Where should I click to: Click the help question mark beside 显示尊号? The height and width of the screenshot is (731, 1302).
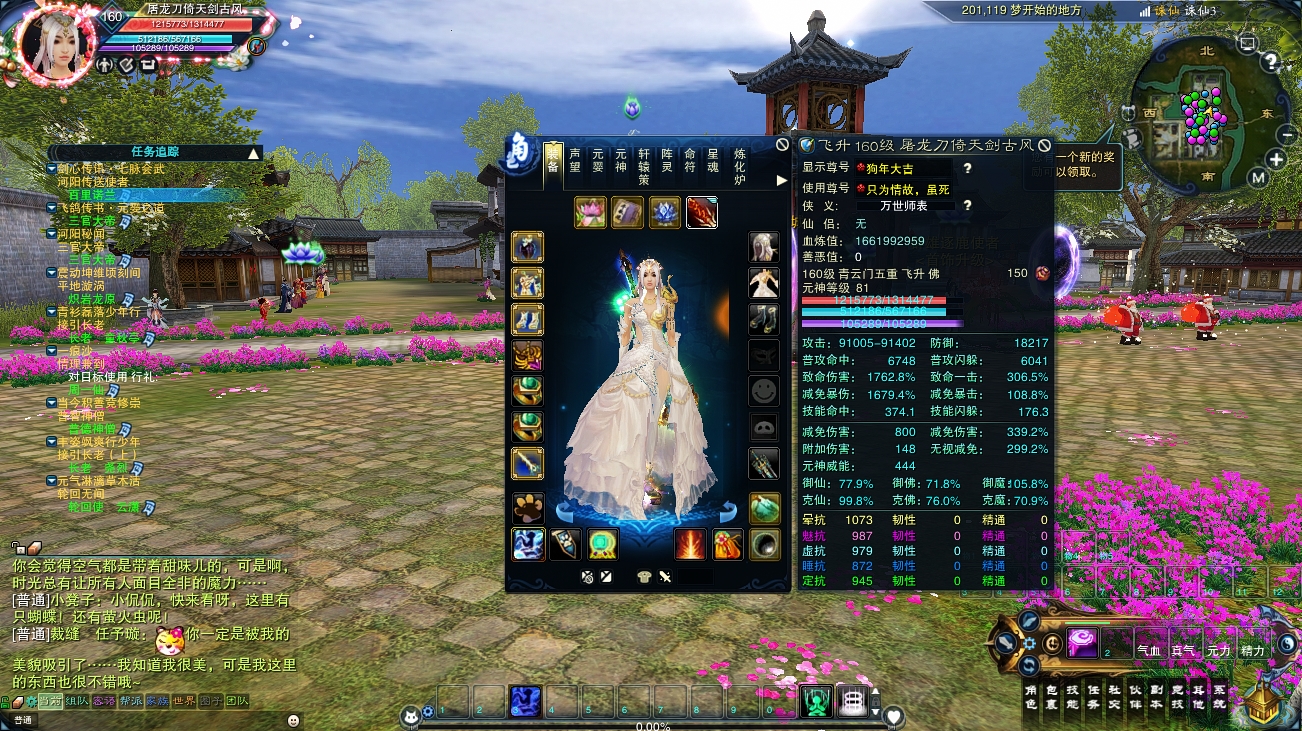coord(967,169)
